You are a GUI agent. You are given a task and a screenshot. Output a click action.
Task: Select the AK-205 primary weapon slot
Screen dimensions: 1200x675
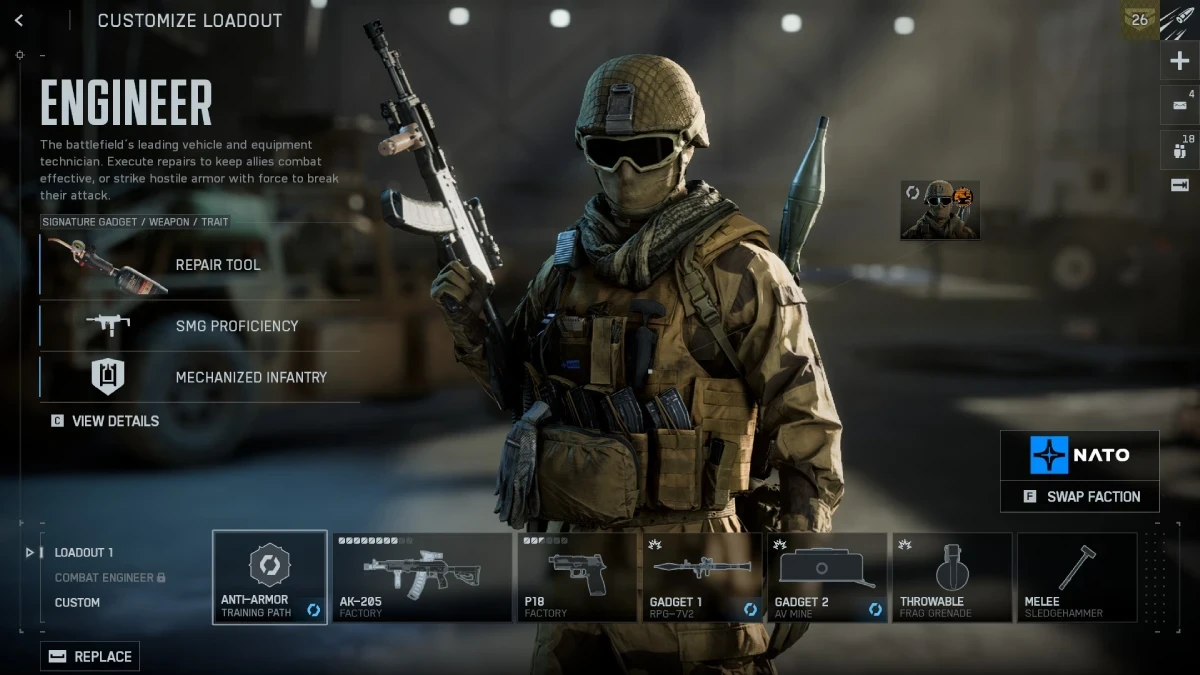tap(422, 576)
